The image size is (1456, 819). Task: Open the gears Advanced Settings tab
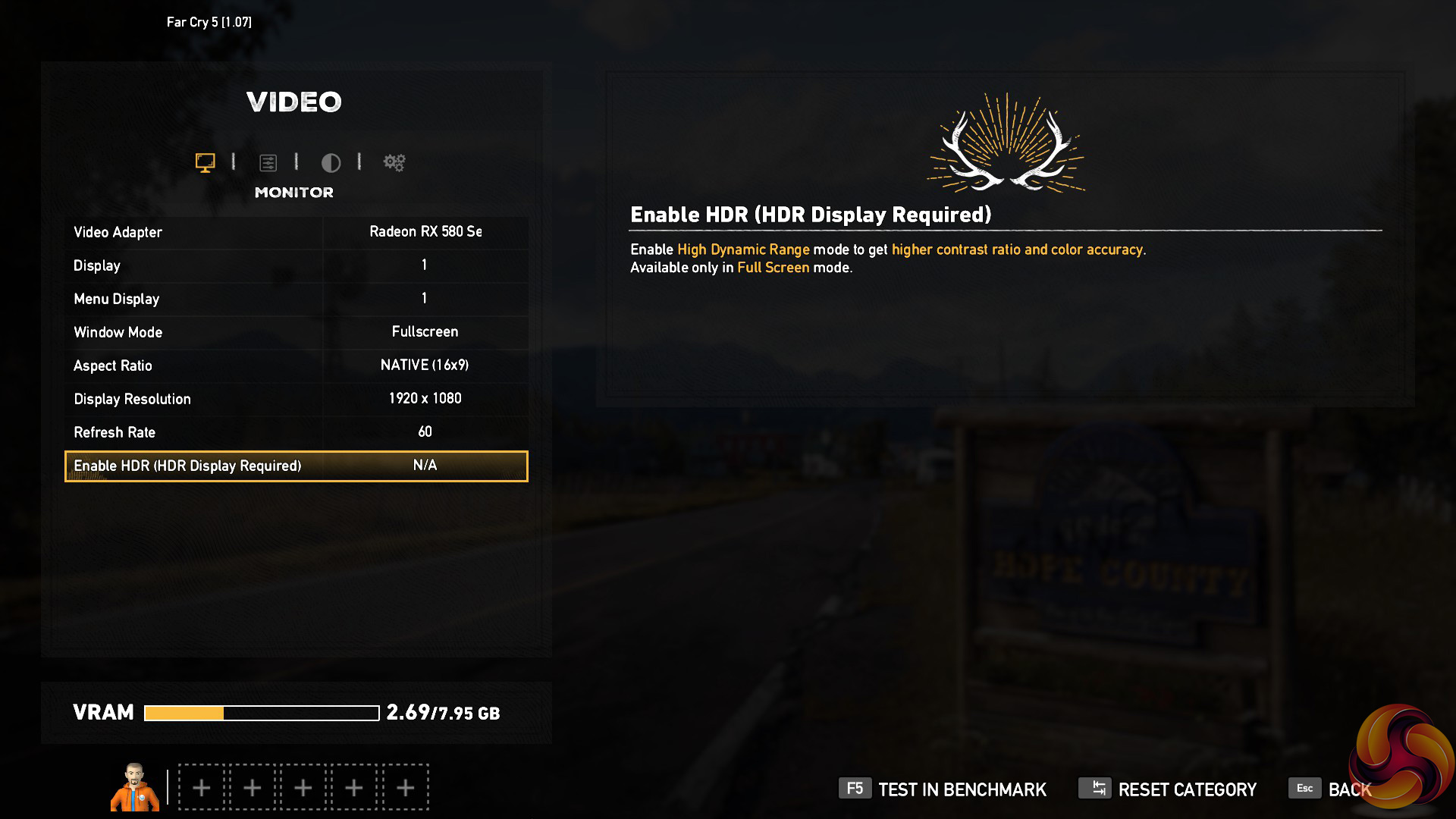coord(394,162)
